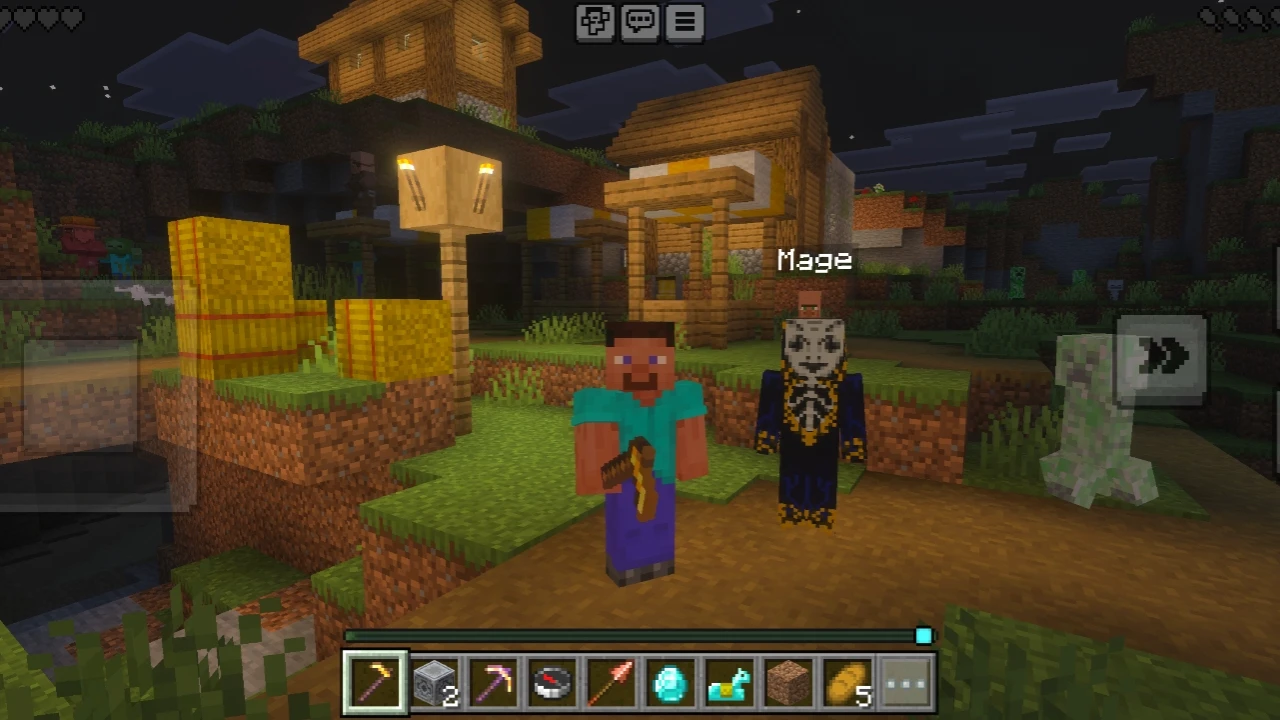Select the enchanted pickaxe slot

[x=495, y=683]
